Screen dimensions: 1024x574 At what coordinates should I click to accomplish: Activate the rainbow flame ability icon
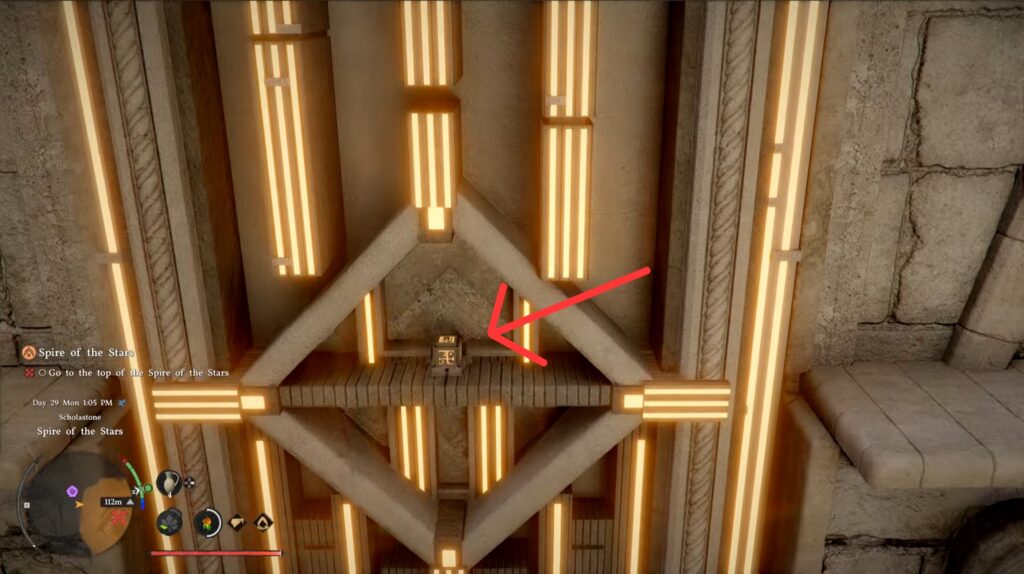[208, 522]
